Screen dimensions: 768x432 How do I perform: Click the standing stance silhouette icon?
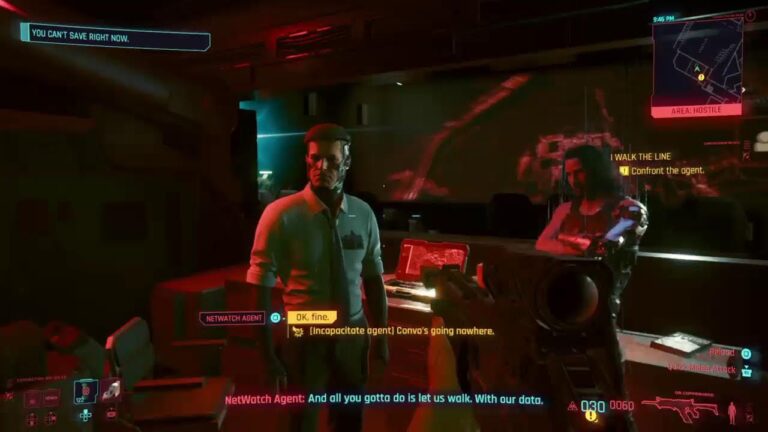(x=733, y=409)
